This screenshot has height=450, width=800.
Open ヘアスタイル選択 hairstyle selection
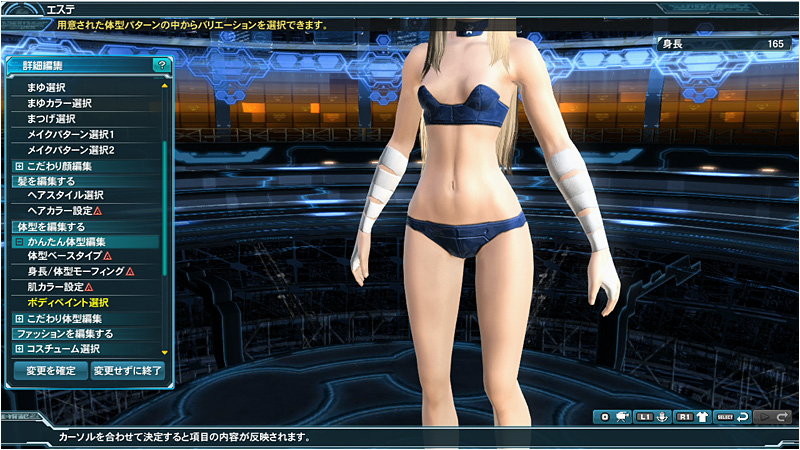point(65,195)
